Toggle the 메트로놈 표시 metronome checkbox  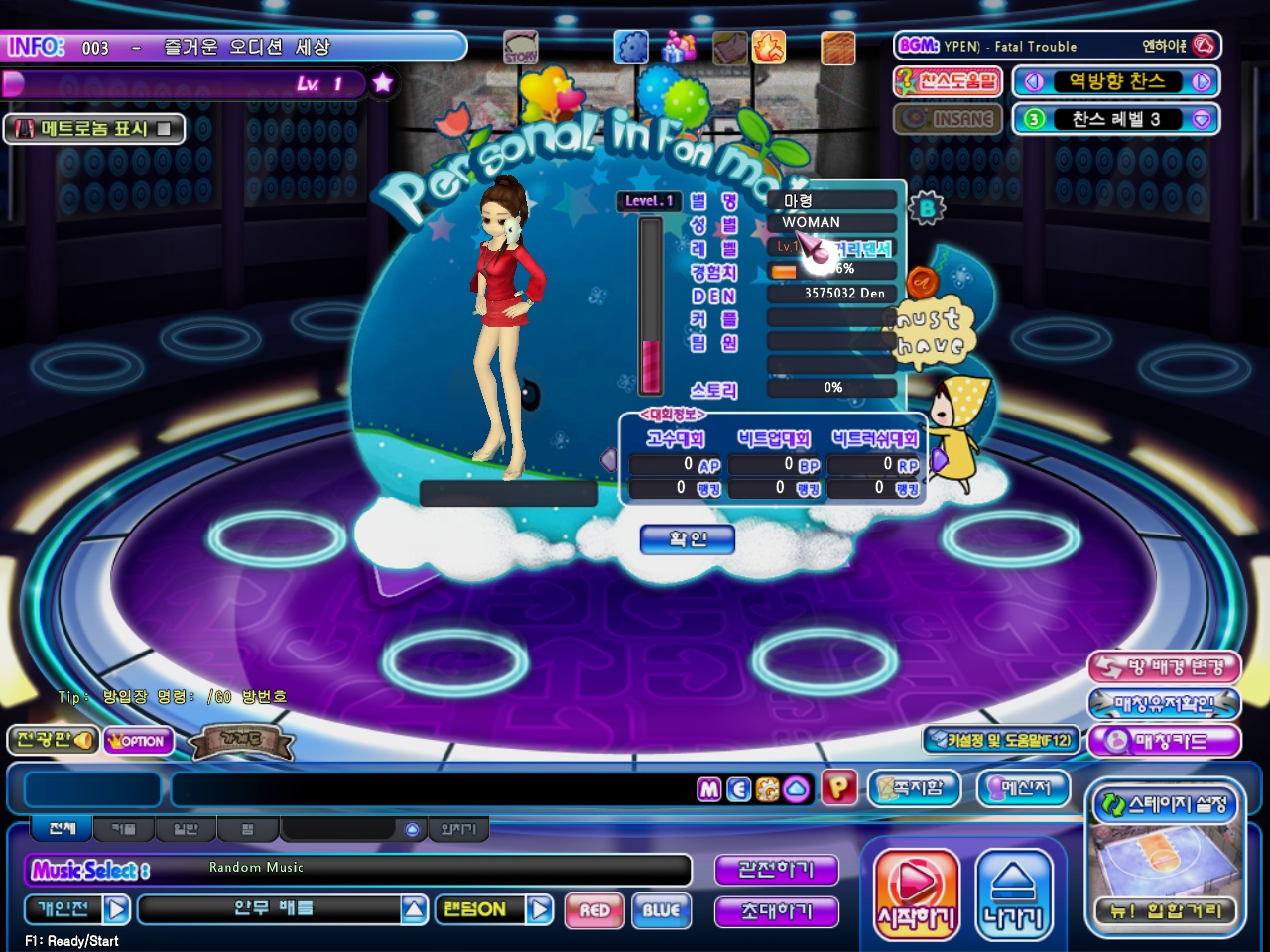coord(164,129)
